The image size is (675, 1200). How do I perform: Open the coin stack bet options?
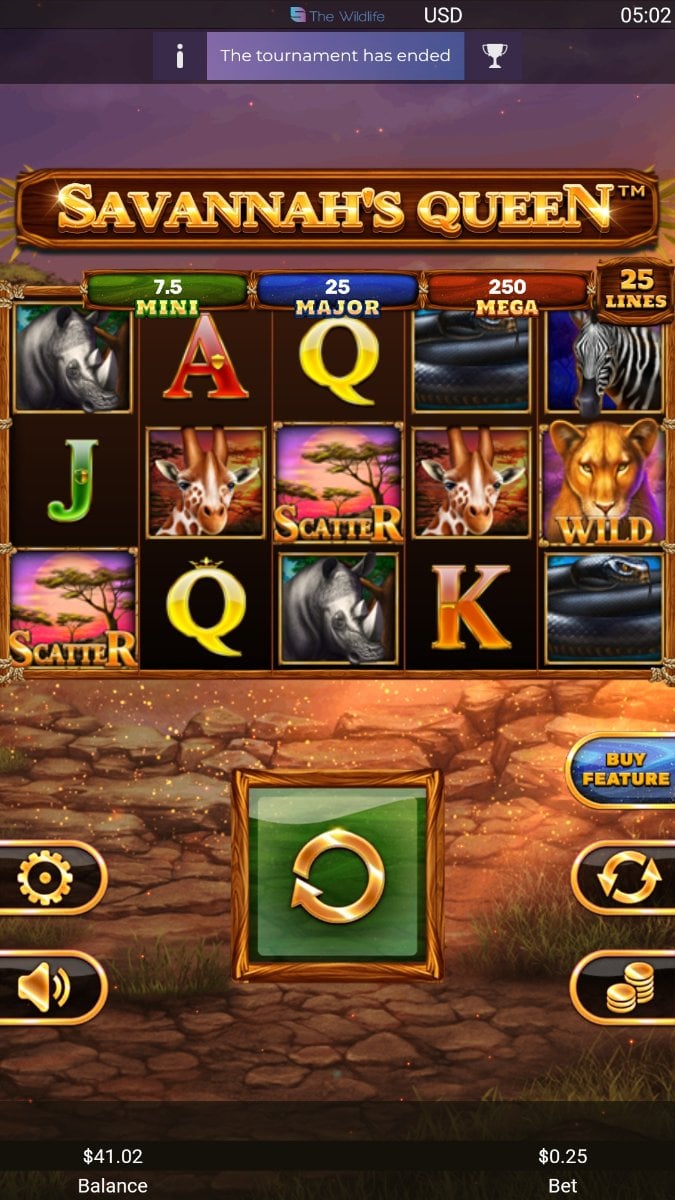[x=629, y=987]
